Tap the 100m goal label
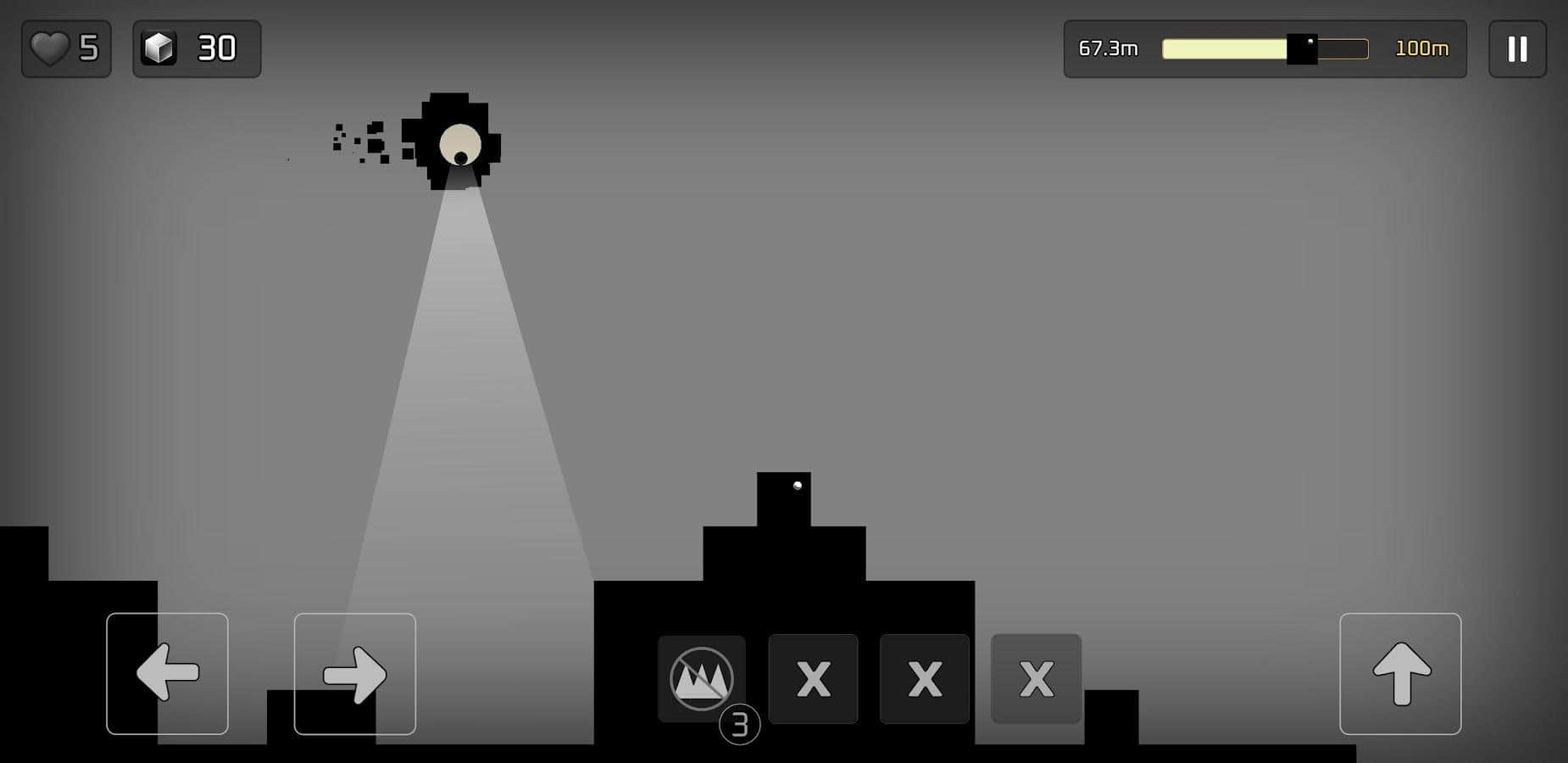This screenshot has height=763, width=1568. pos(1422,48)
